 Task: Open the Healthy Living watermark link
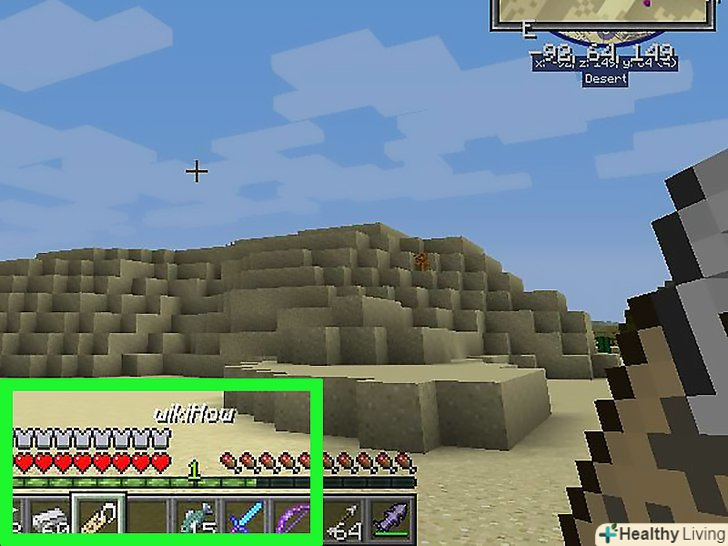tap(661, 533)
